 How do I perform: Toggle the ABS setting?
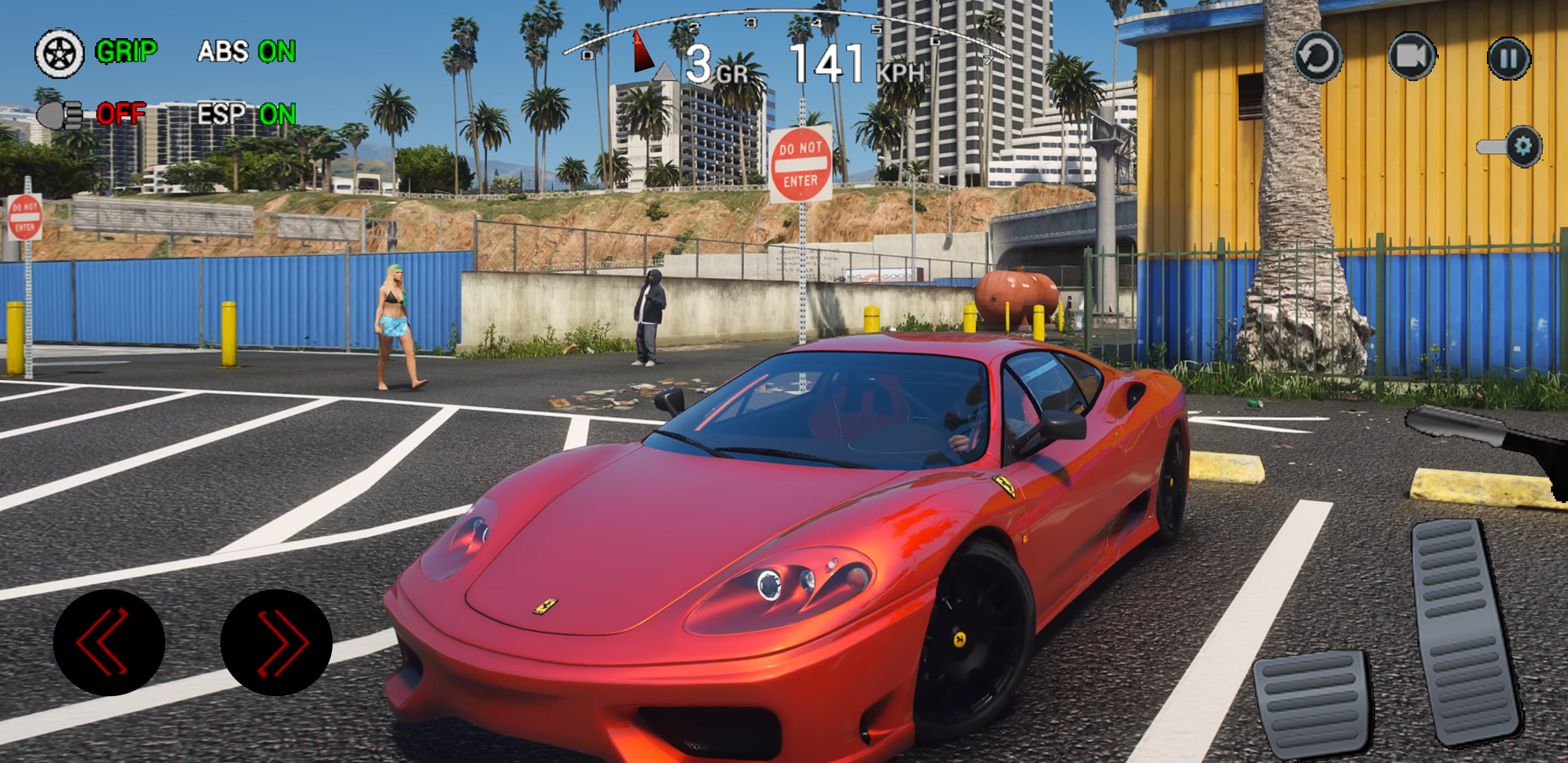(x=246, y=52)
